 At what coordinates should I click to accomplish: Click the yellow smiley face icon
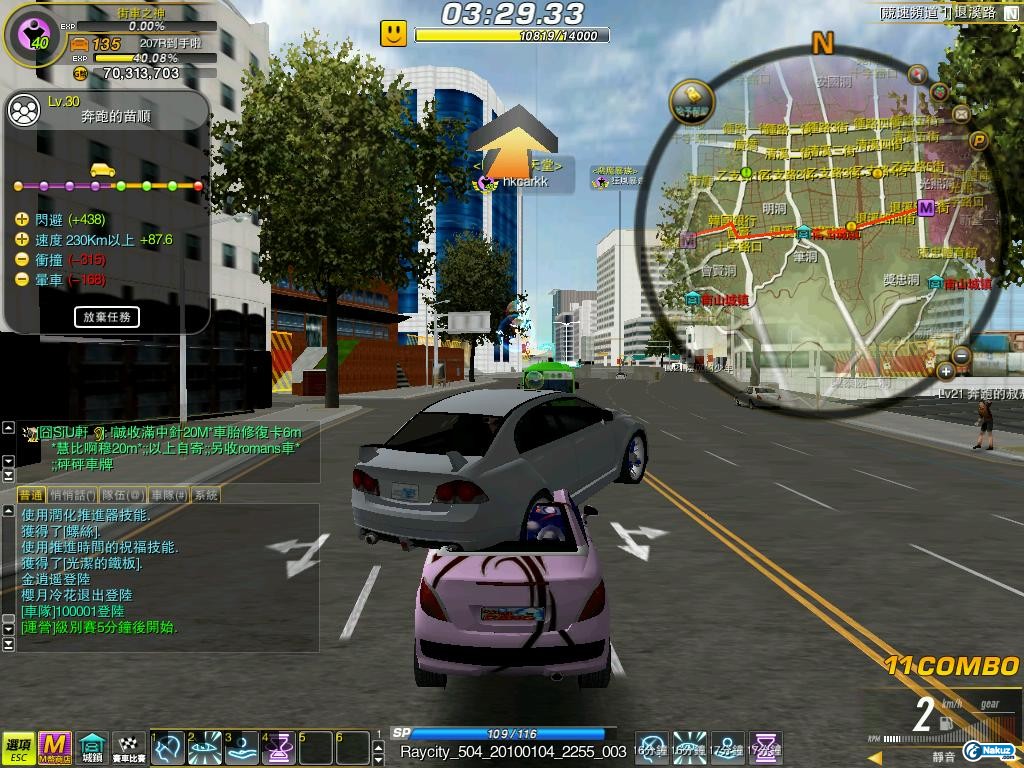coord(394,33)
